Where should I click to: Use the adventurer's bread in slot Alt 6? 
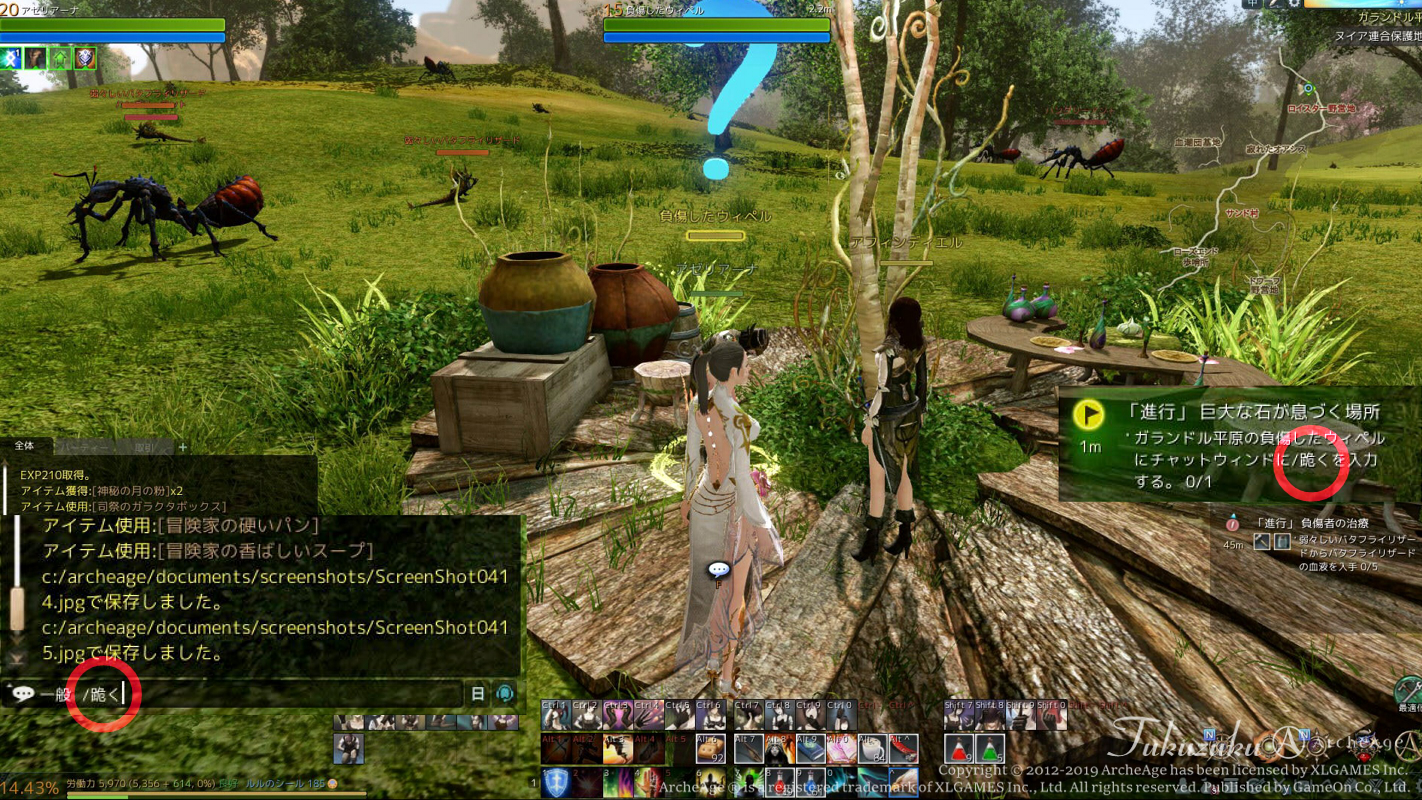[x=709, y=748]
